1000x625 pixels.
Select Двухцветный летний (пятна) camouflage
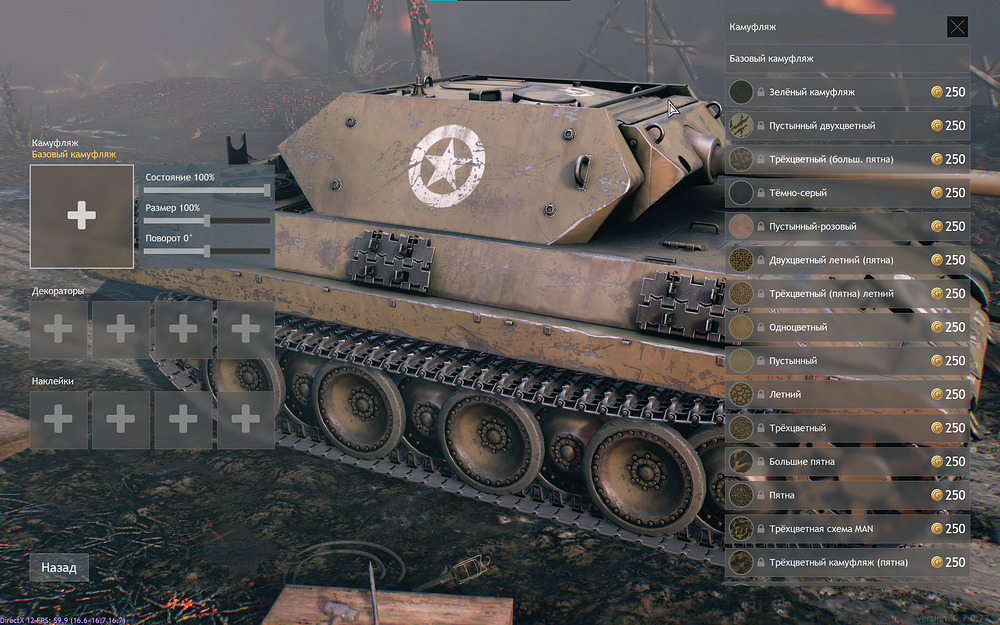click(847, 260)
